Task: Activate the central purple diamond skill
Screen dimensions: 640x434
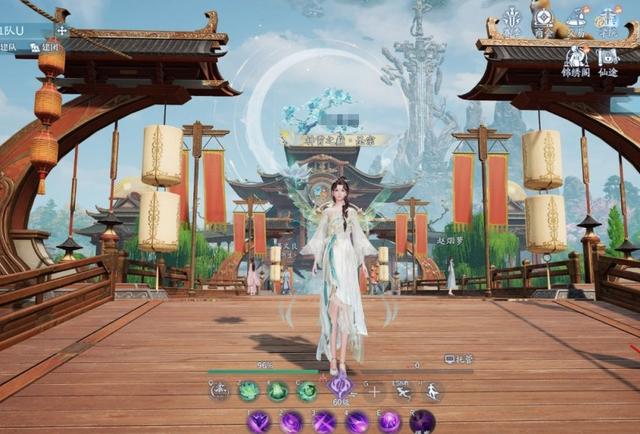Action: point(340,386)
